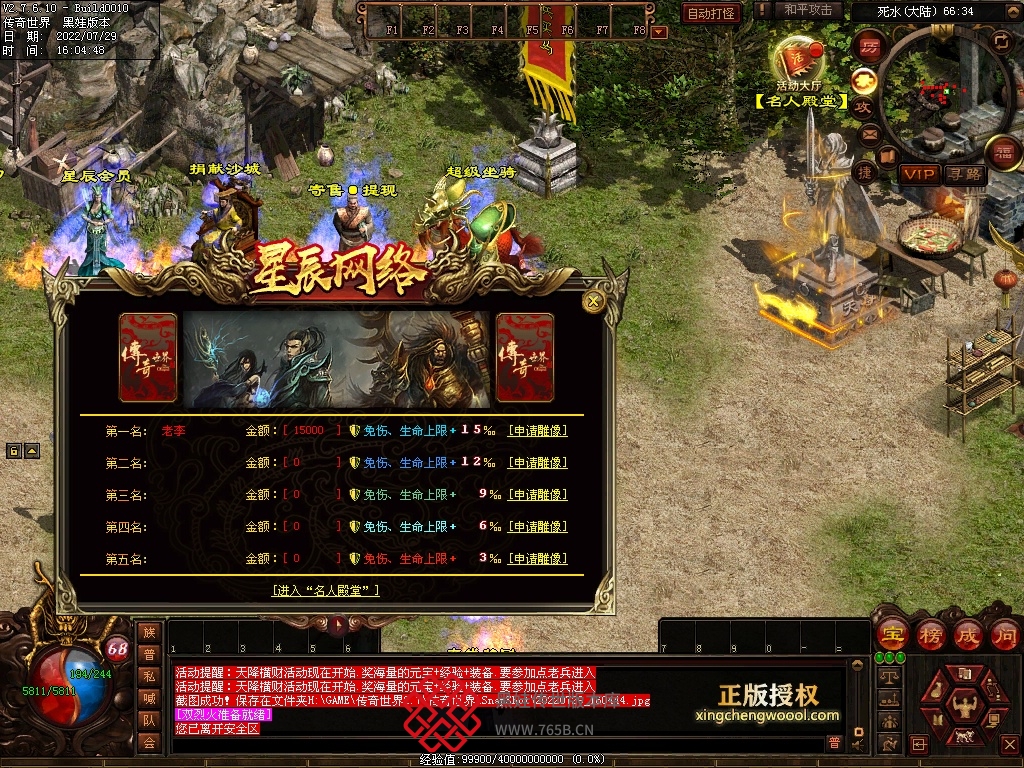Image resolution: width=1024 pixels, height=768 pixels.
Task: Toggle 自动打怪 auto-fight button
Action: pos(711,13)
